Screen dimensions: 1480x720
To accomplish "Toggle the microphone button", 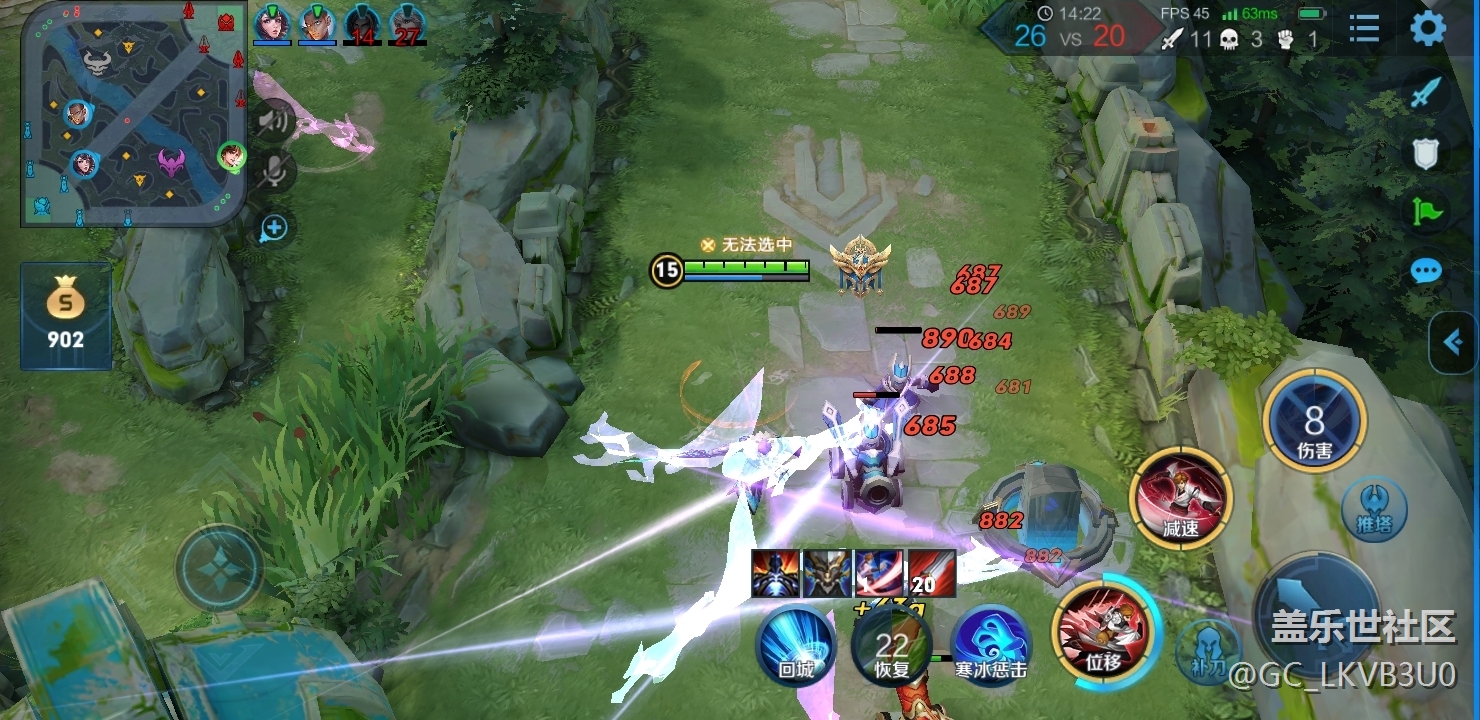I will pyautogui.click(x=272, y=173).
